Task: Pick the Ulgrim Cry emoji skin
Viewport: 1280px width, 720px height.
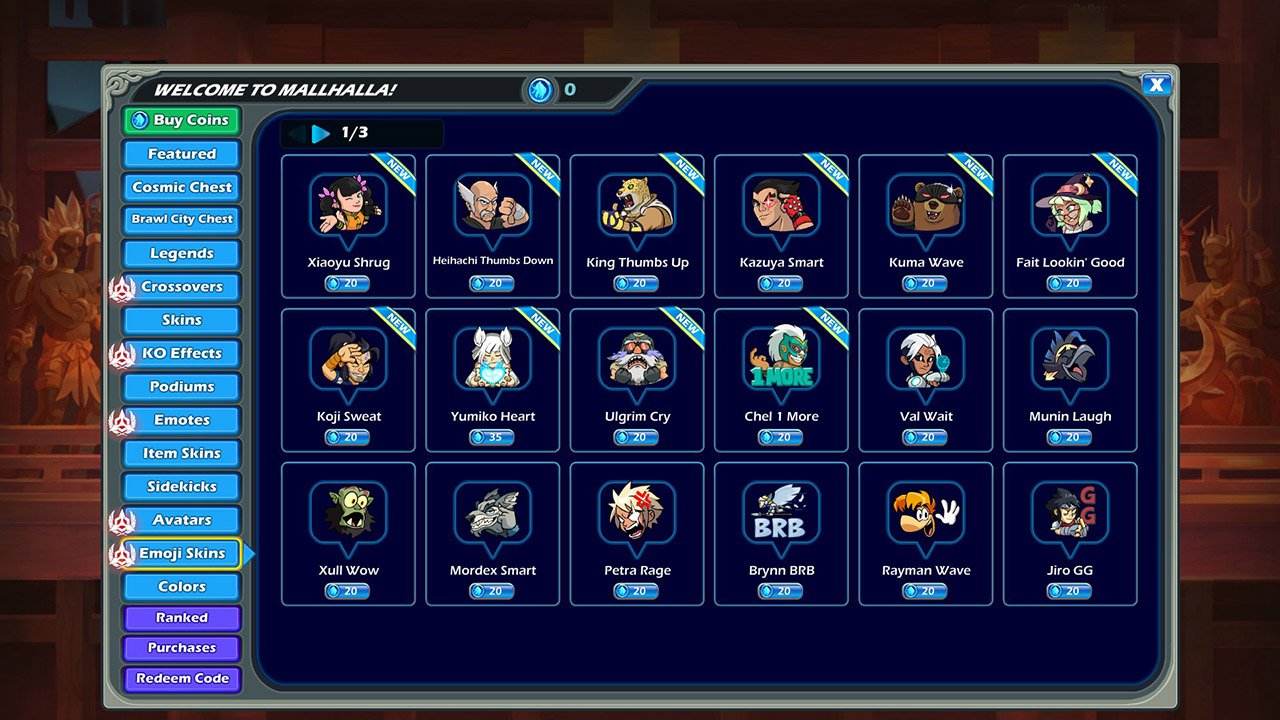Action: click(637, 380)
